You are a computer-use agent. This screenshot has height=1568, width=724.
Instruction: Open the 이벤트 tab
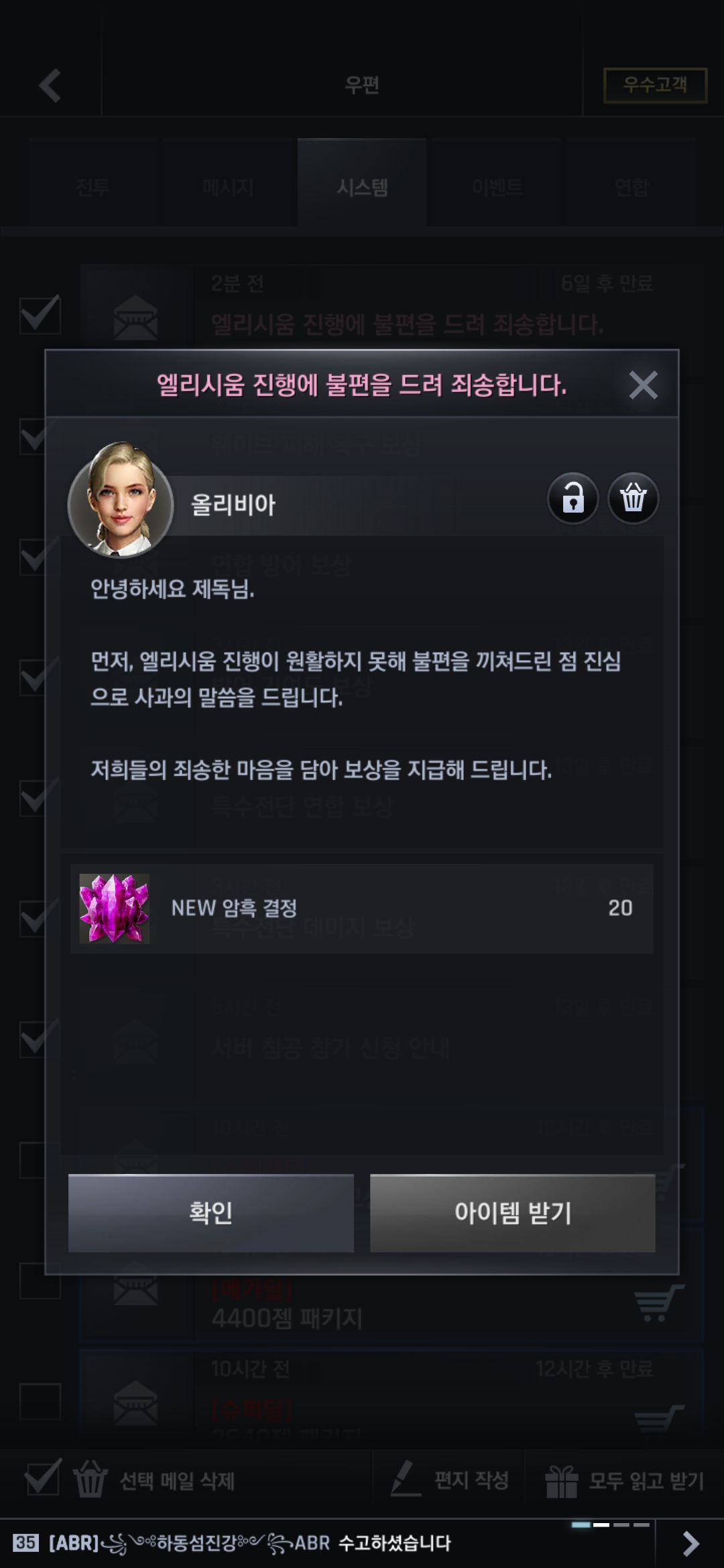(x=497, y=187)
